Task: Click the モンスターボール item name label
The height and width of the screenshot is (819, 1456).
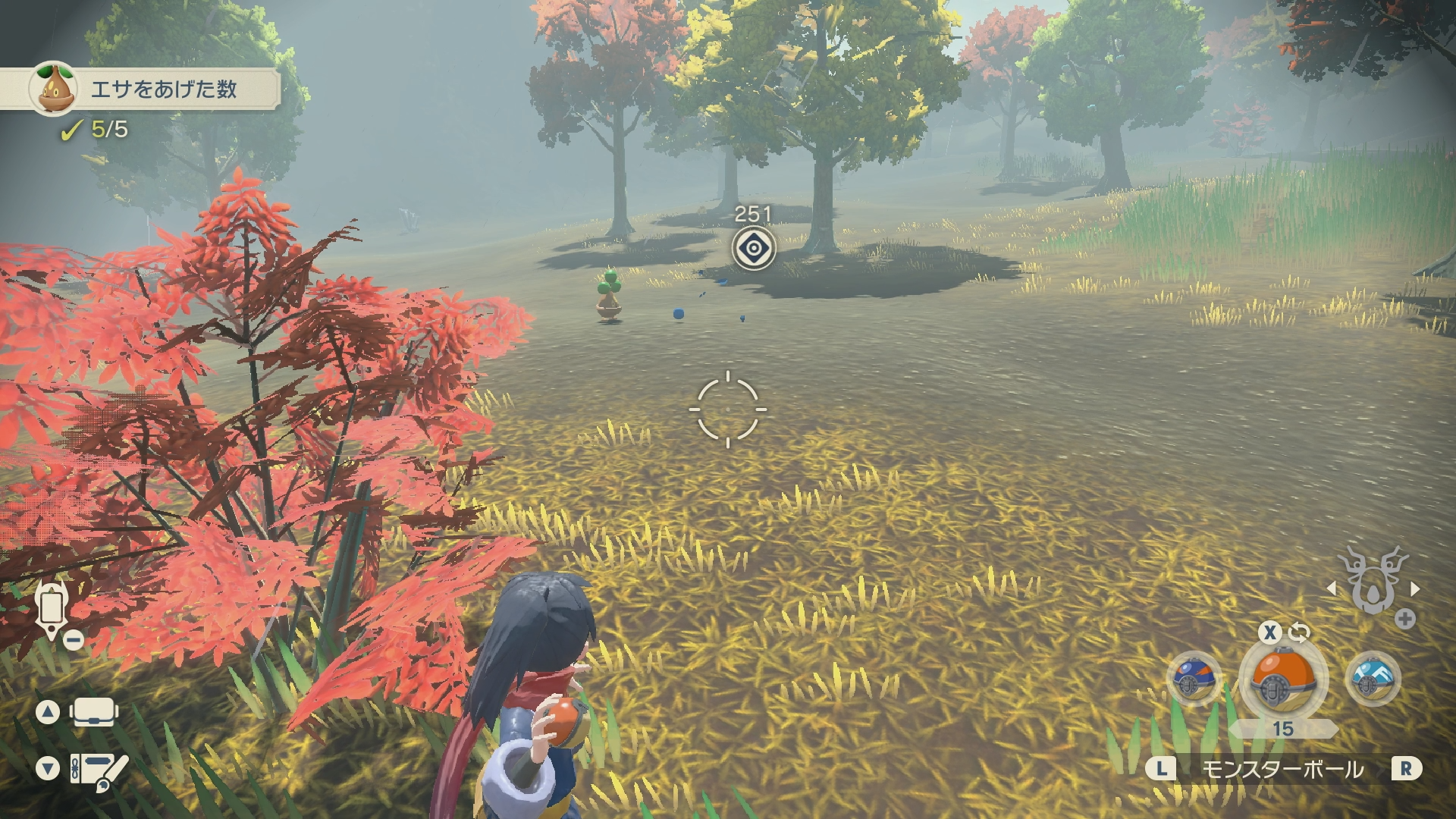Action: (x=1282, y=770)
